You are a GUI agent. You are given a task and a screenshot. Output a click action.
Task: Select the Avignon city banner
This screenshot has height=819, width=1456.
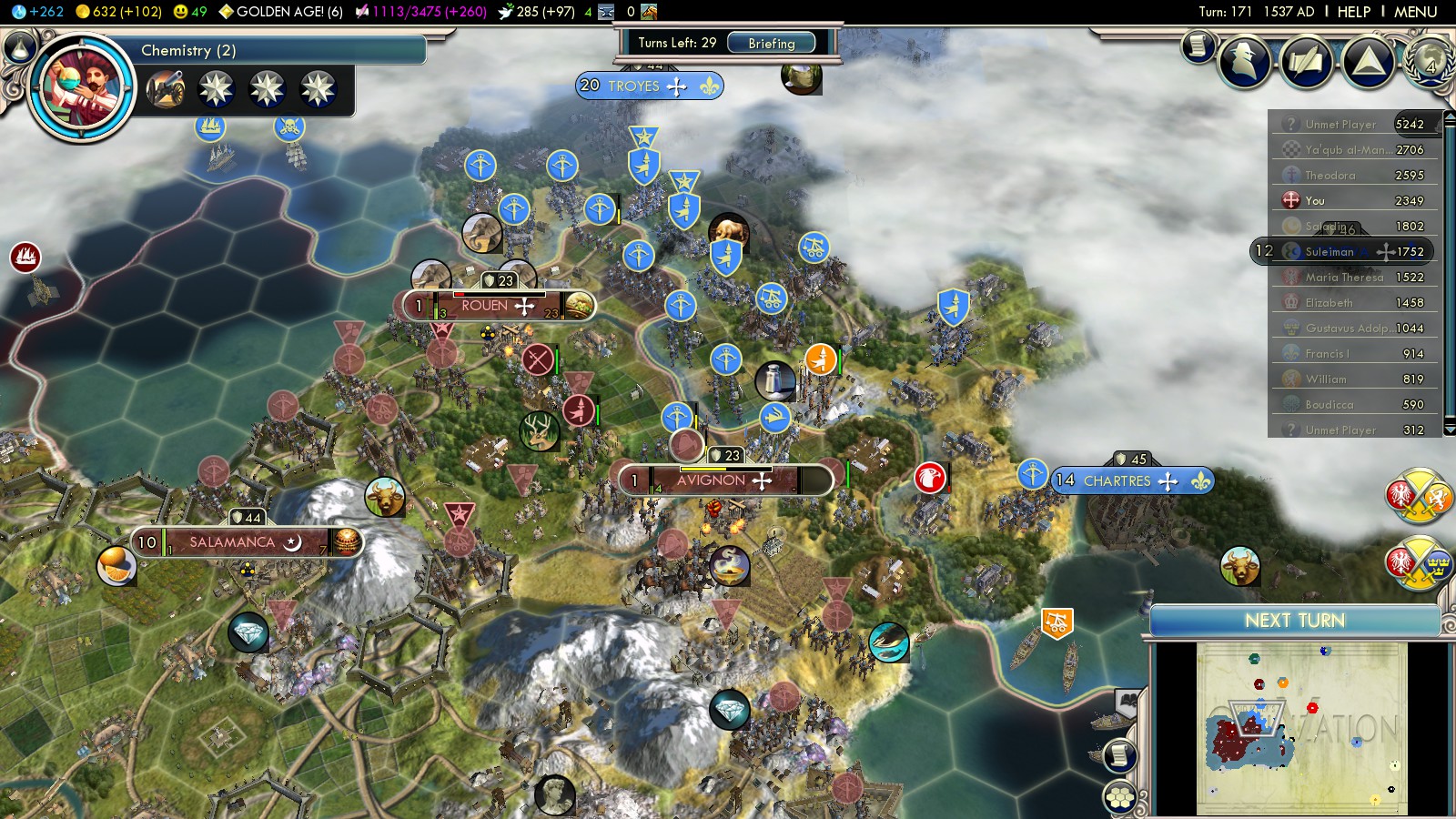[723, 480]
